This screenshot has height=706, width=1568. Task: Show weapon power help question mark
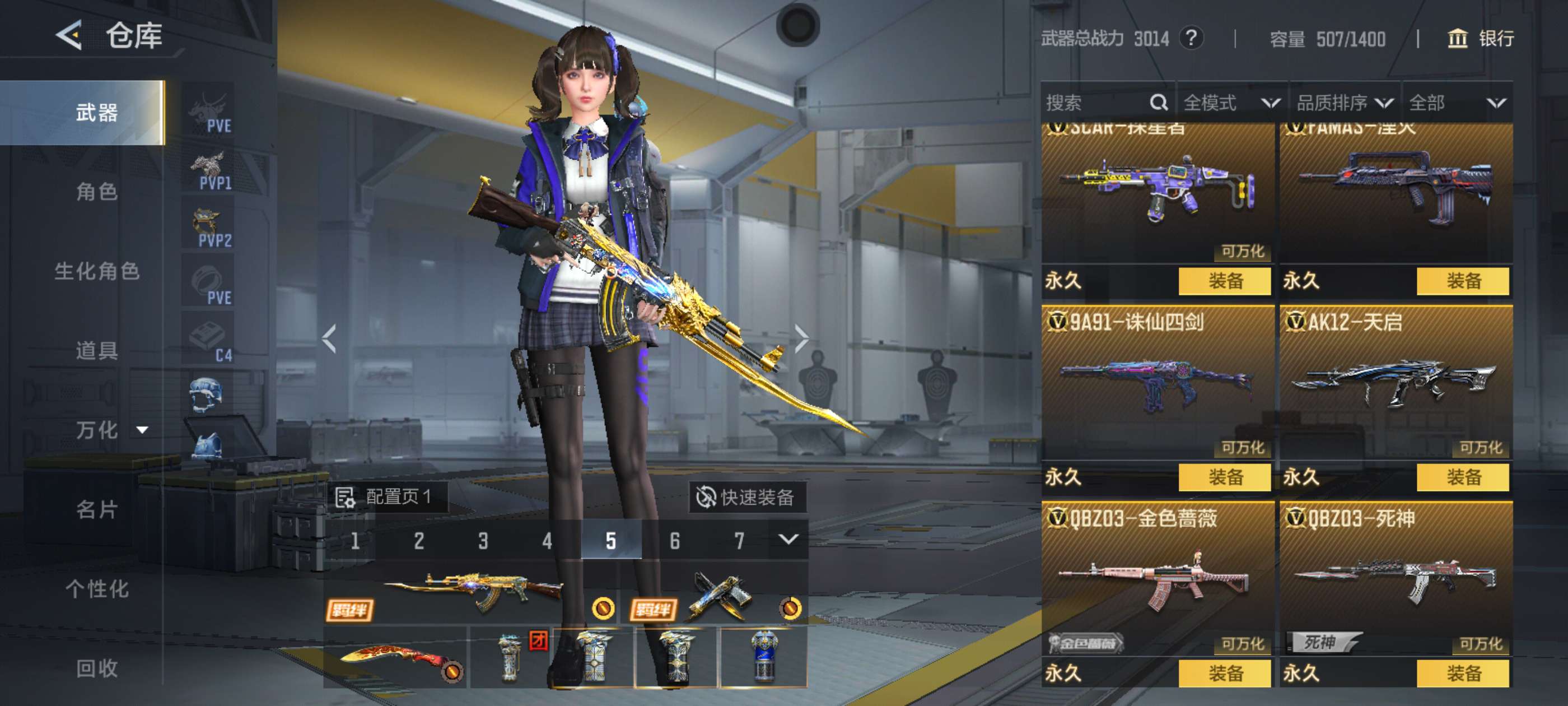1191,38
